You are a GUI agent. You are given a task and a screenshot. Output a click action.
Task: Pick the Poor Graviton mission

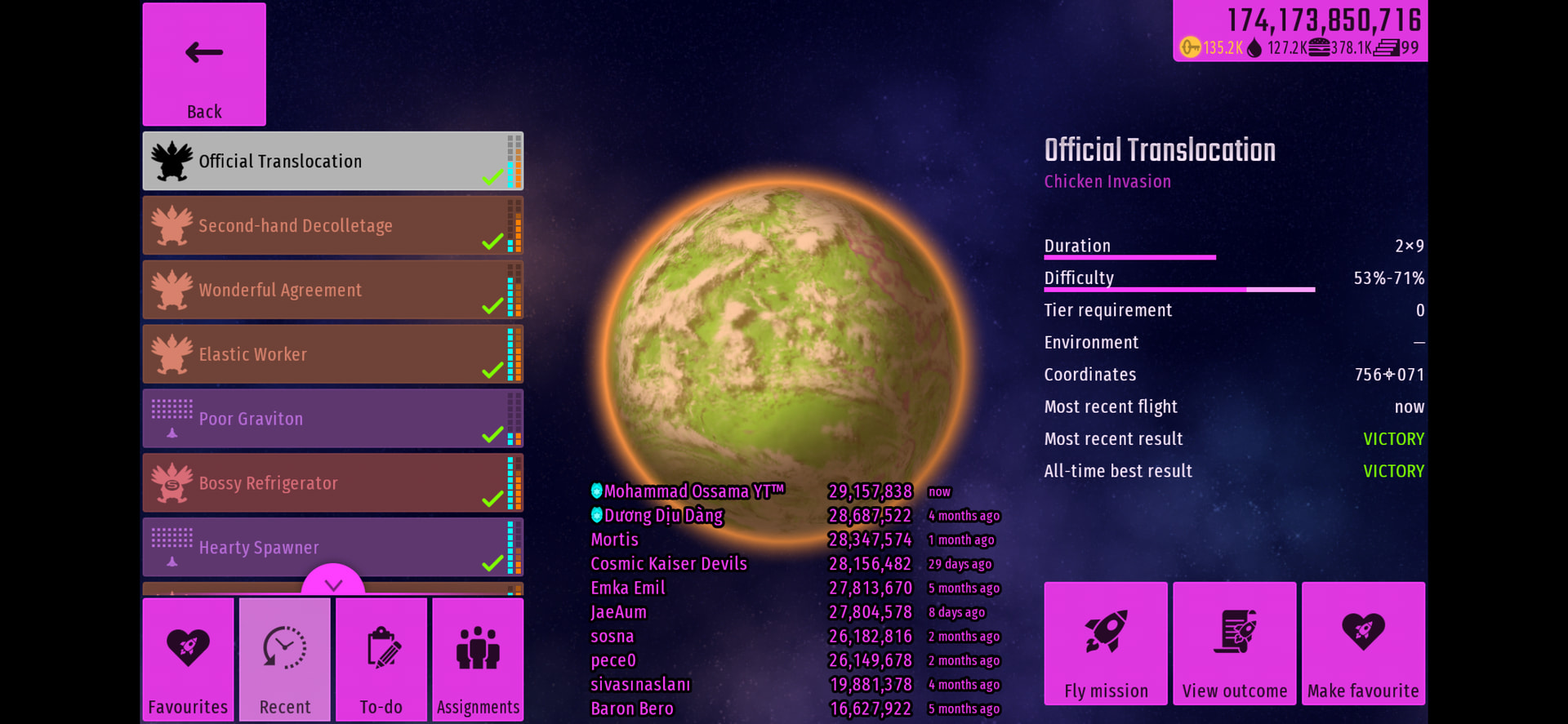pos(332,419)
